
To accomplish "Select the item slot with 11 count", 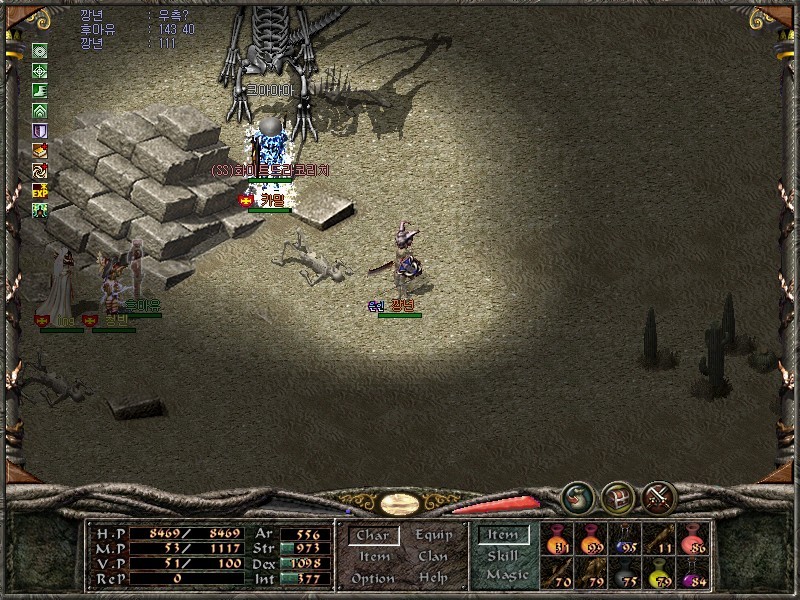I will point(659,540).
